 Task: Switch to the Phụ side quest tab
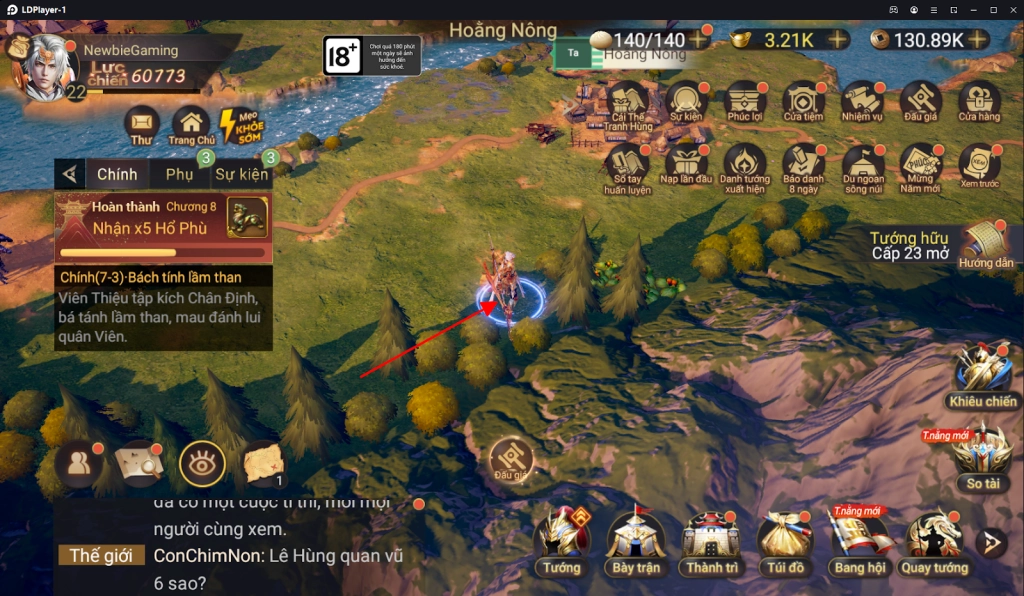180,174
